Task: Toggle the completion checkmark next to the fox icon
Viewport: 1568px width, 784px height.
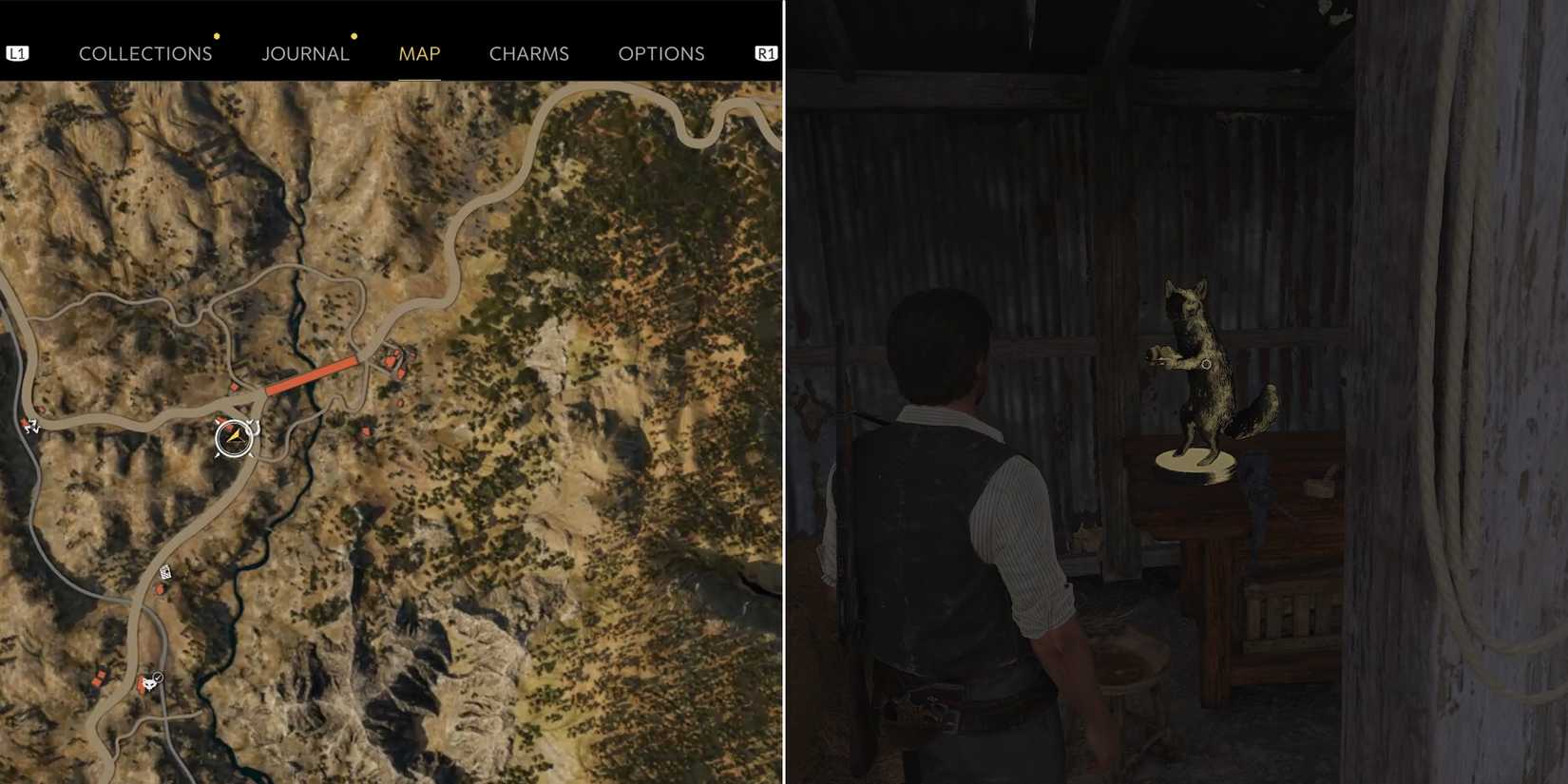Action: click(158, 678)
